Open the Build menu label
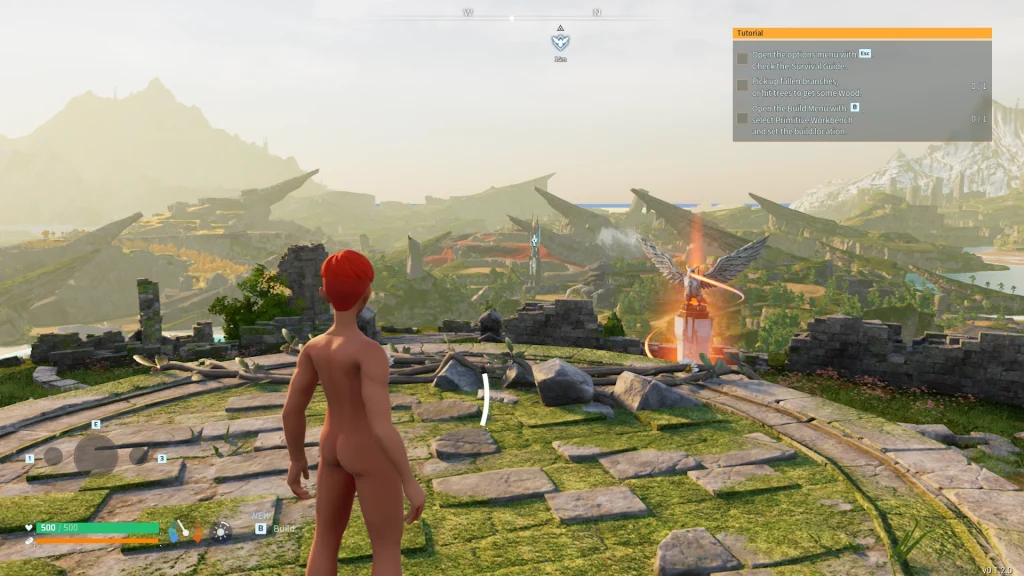 coord(285,528)
